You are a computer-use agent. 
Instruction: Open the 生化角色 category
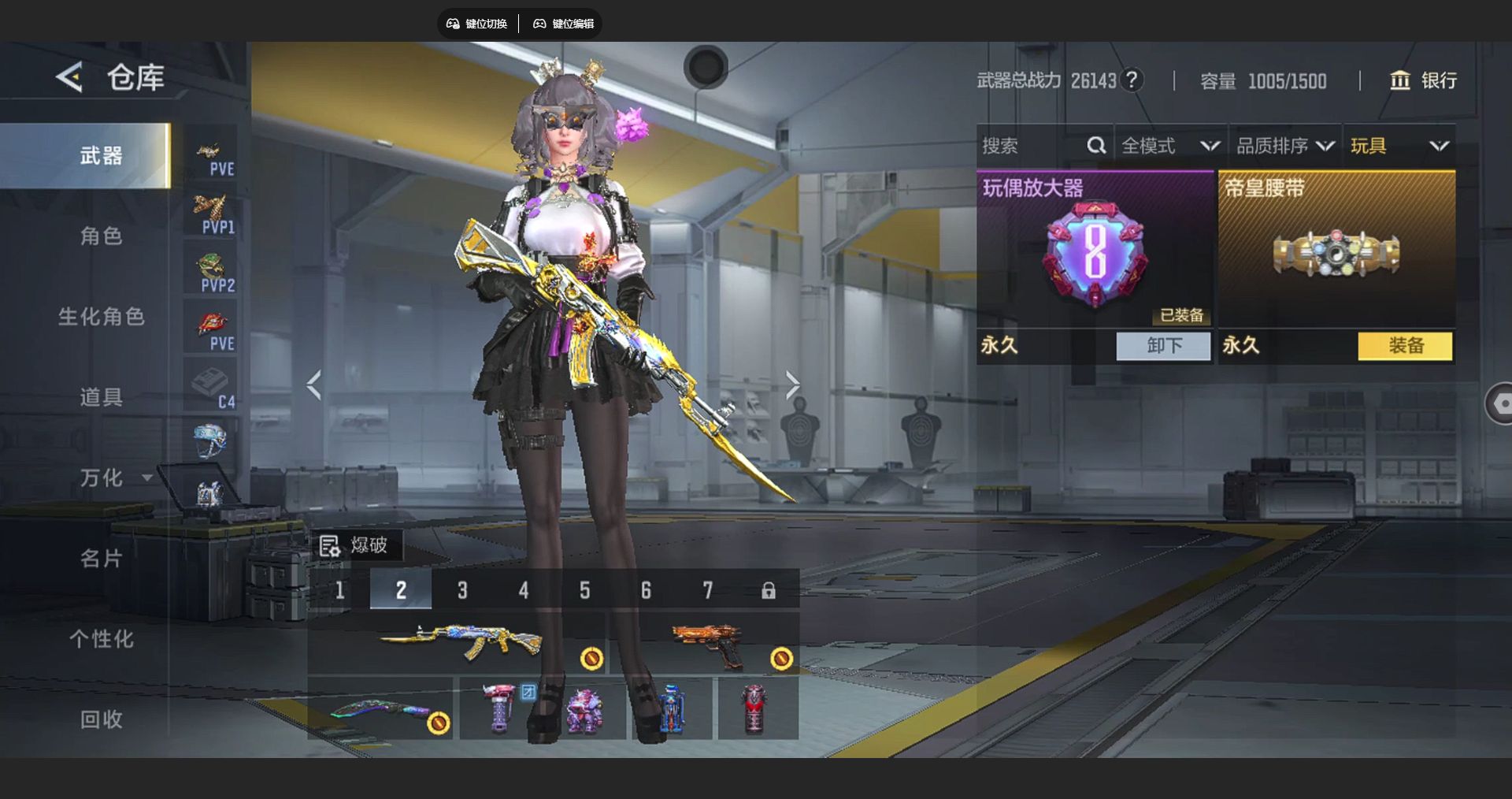coord(101,317)
